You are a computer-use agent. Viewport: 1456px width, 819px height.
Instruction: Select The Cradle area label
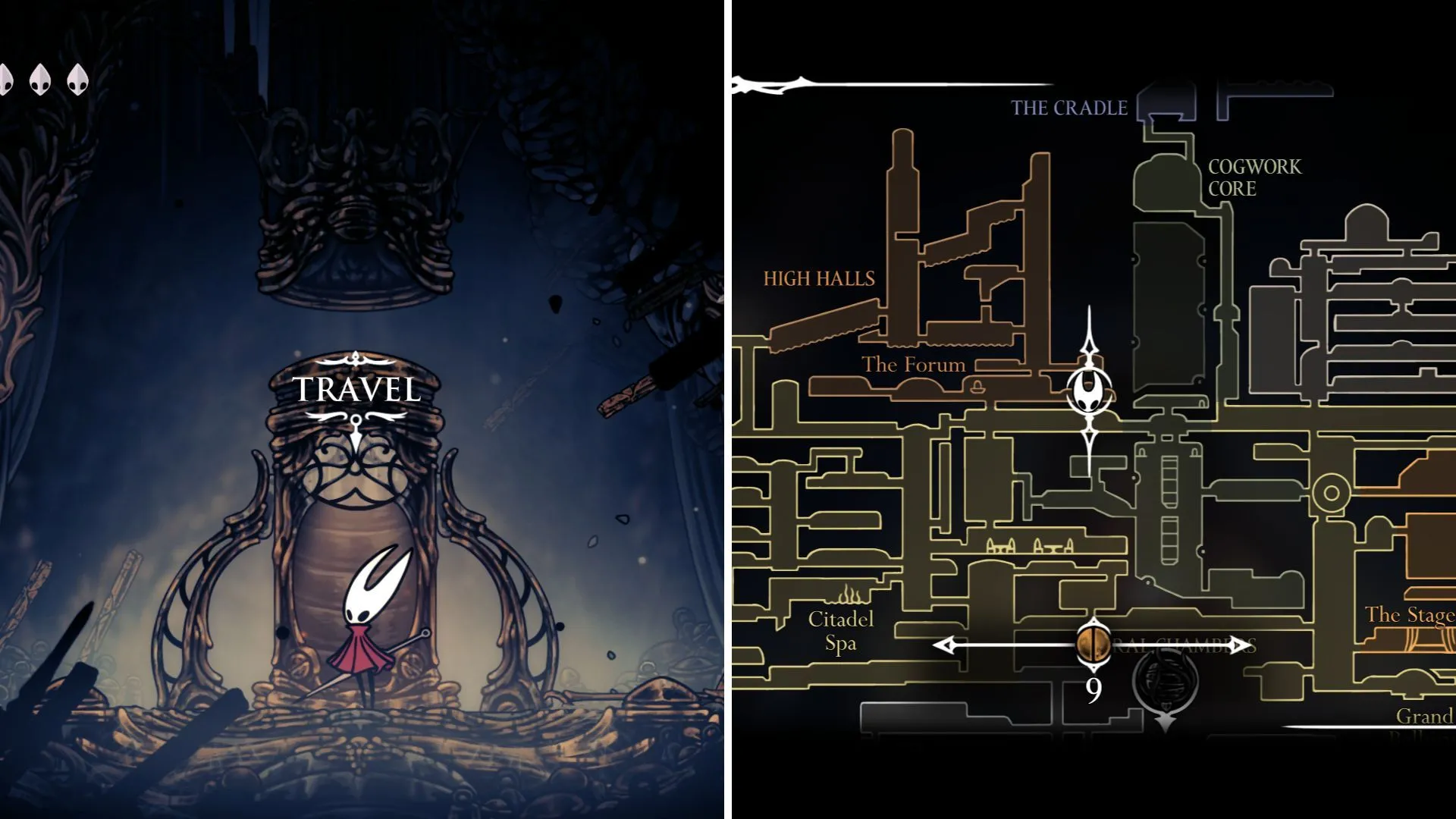(x=1069, y=108)
